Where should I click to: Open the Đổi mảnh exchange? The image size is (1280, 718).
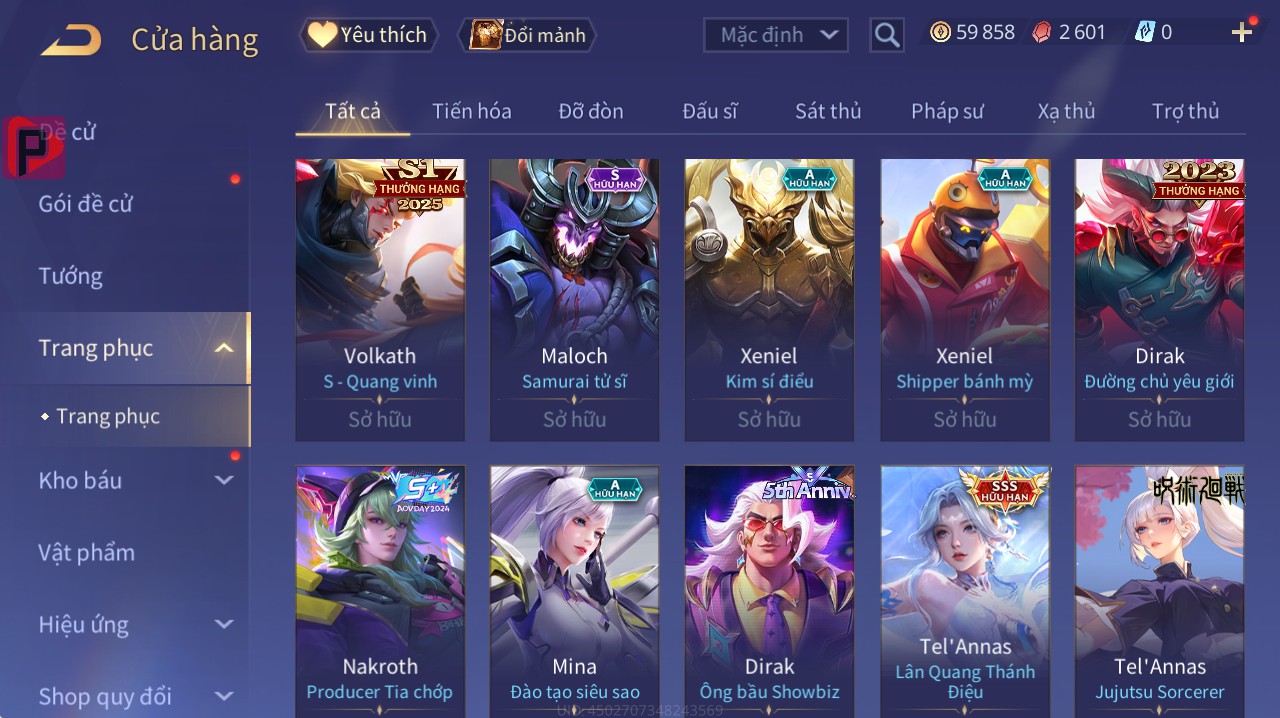tap(527, 35)
